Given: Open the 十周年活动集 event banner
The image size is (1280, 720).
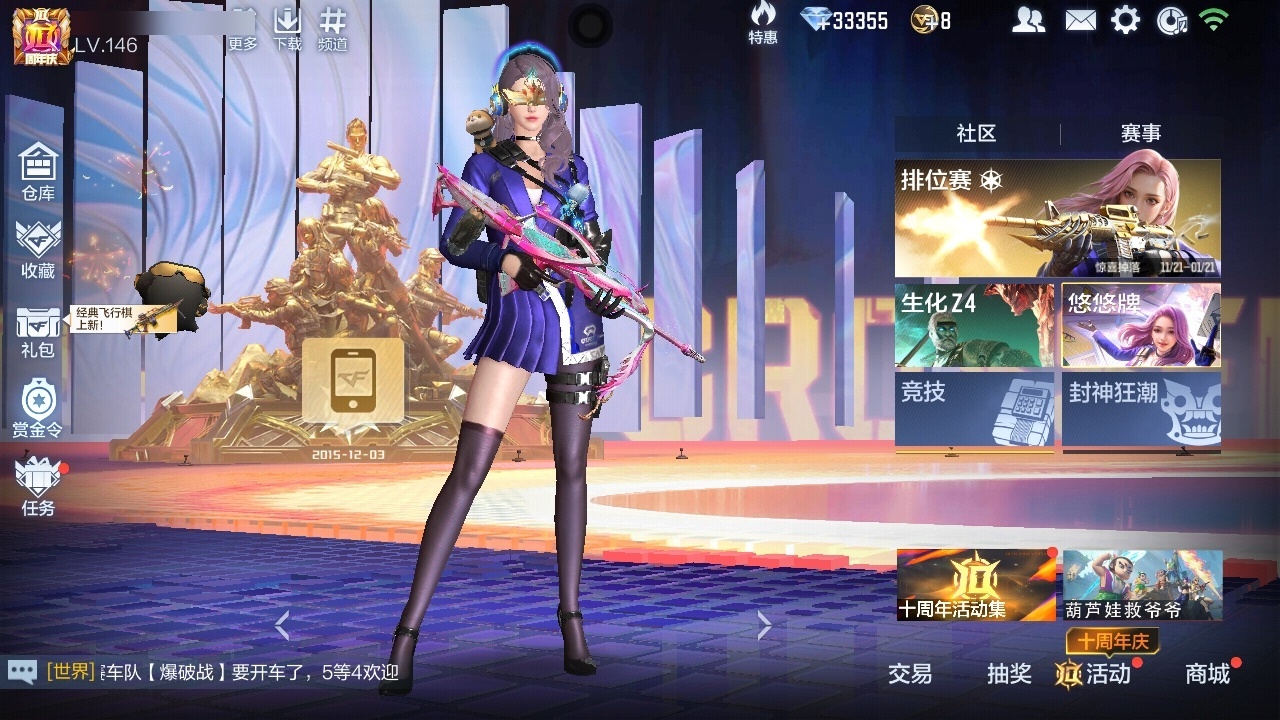Looking at the screenshot, I should point(976,585).
